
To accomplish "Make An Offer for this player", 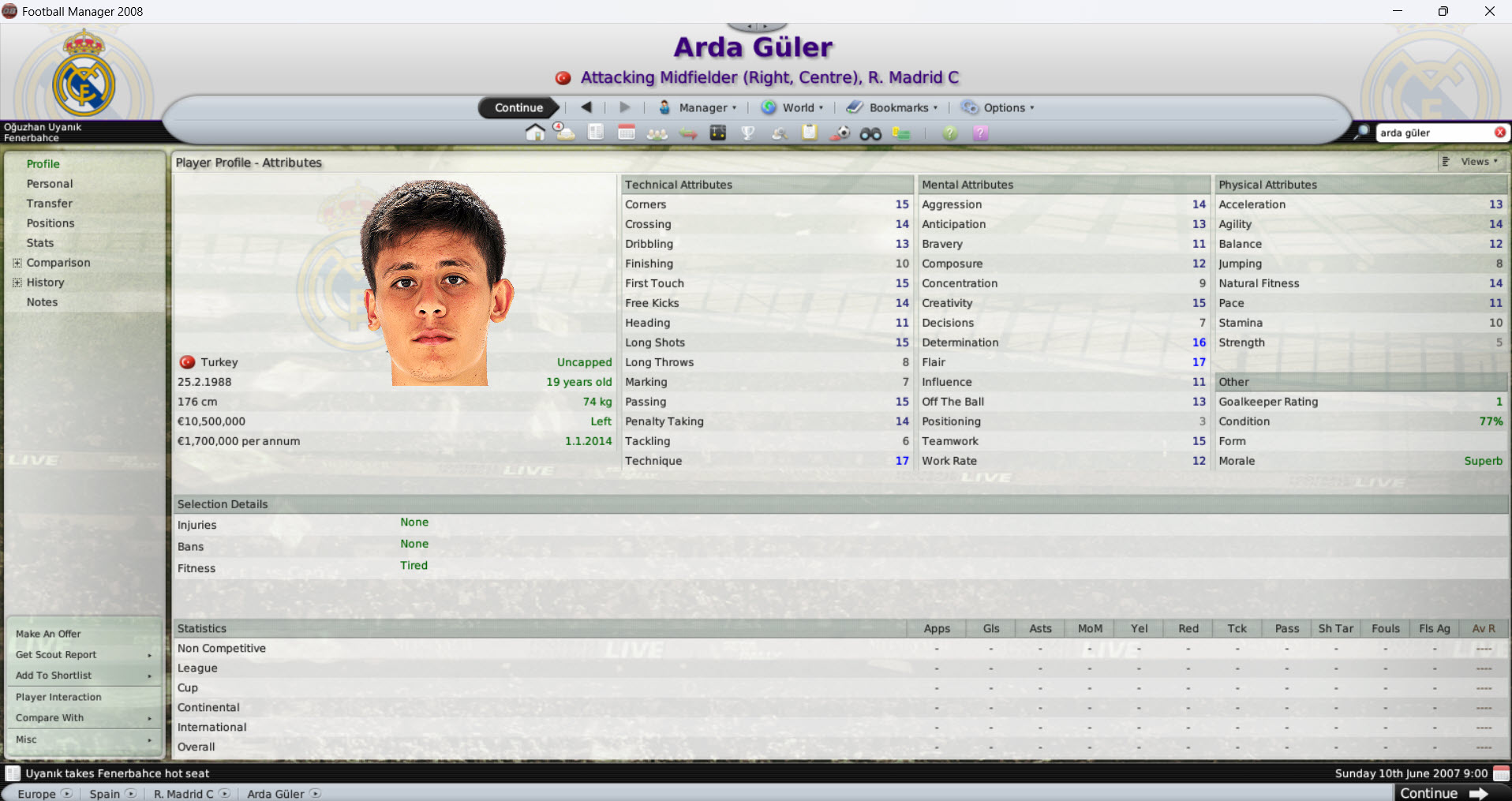I will tap(48, 634).
